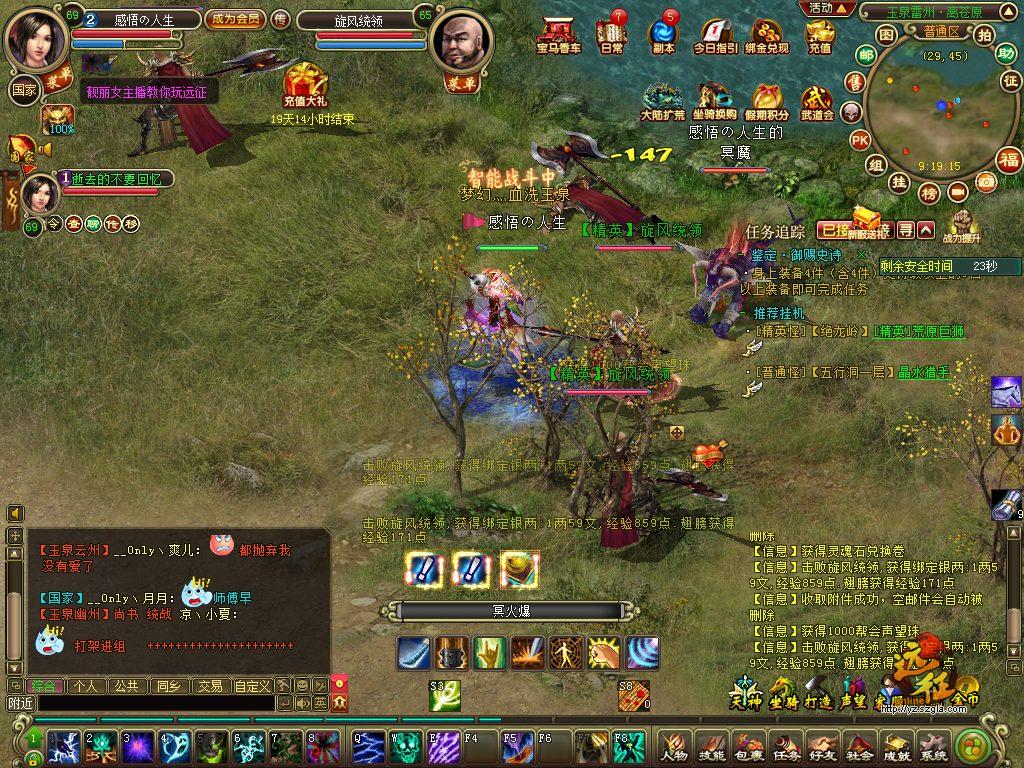Open the 系统 system menu

[932, 745]
